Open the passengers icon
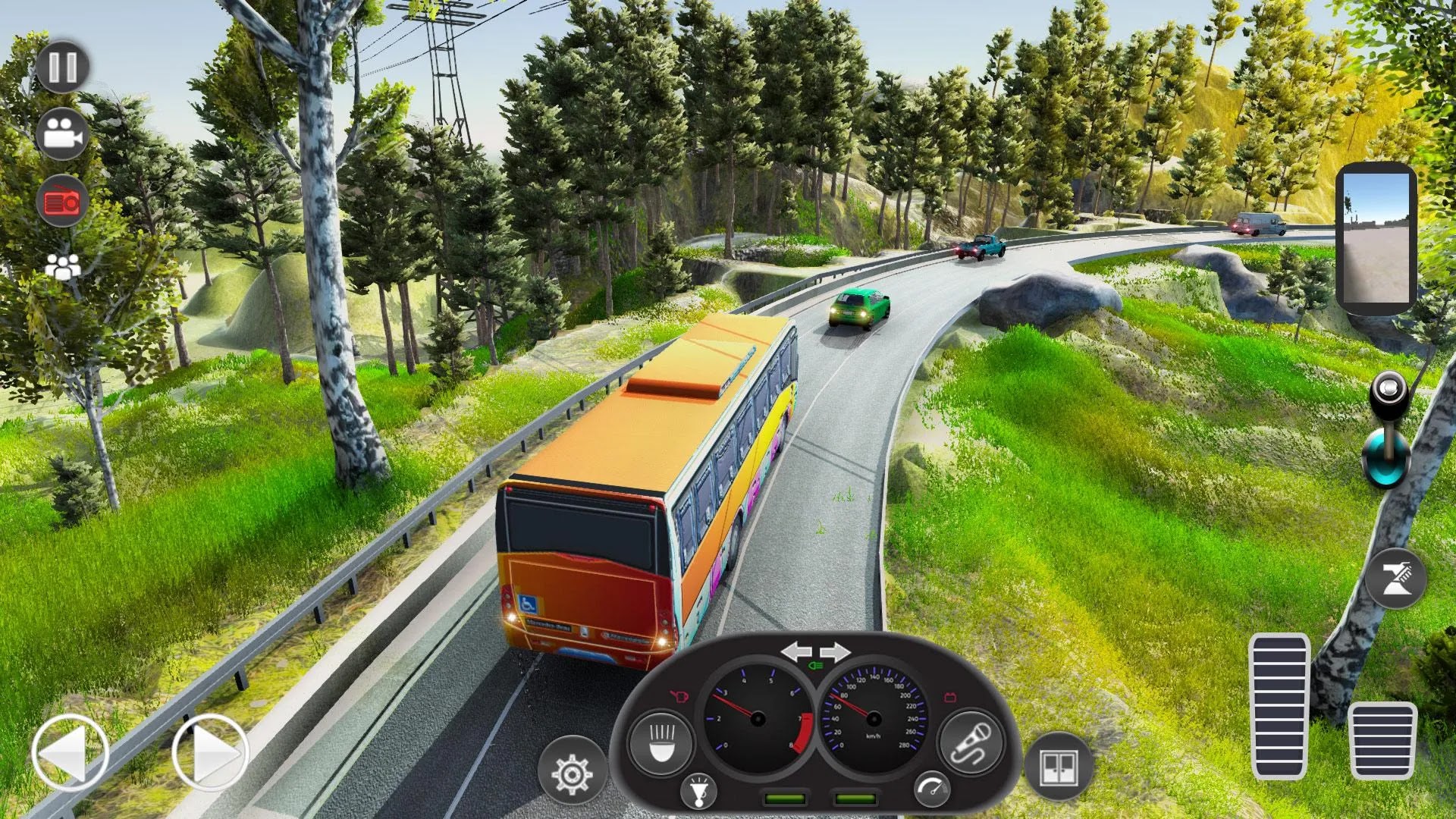Viewport: 1456px width, 819px height. (62, 266)
